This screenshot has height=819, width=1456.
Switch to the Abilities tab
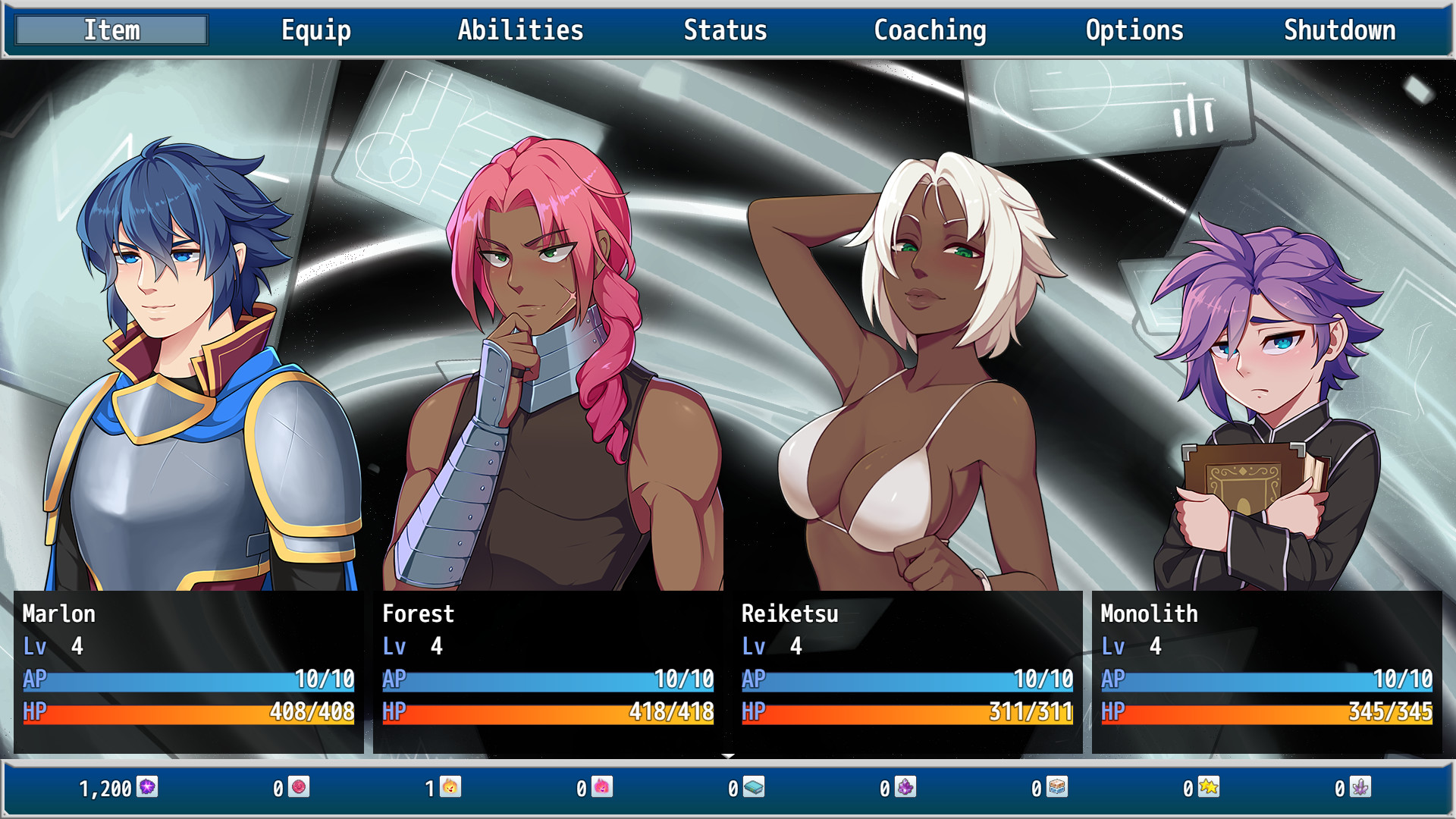pyautogui.click(x=520, y=30)
